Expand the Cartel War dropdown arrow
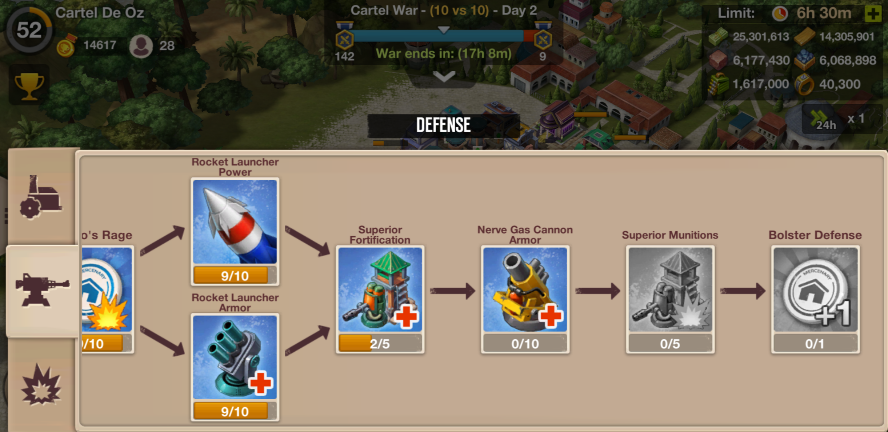 (444, 76)
